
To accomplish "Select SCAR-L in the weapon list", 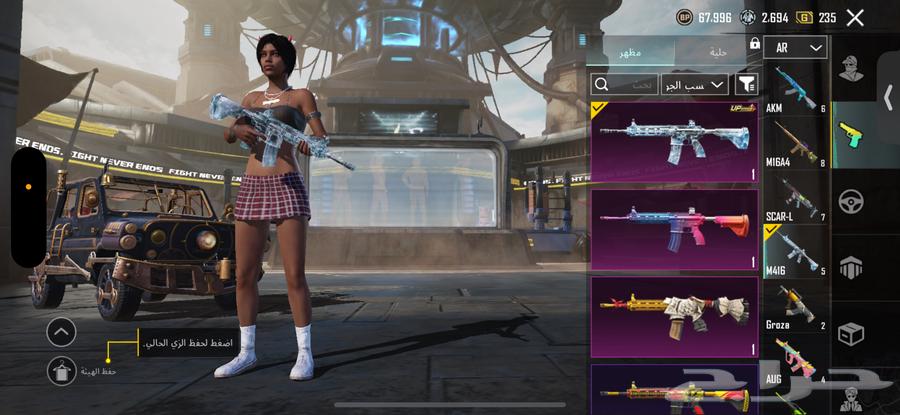I will click(796, 200).
